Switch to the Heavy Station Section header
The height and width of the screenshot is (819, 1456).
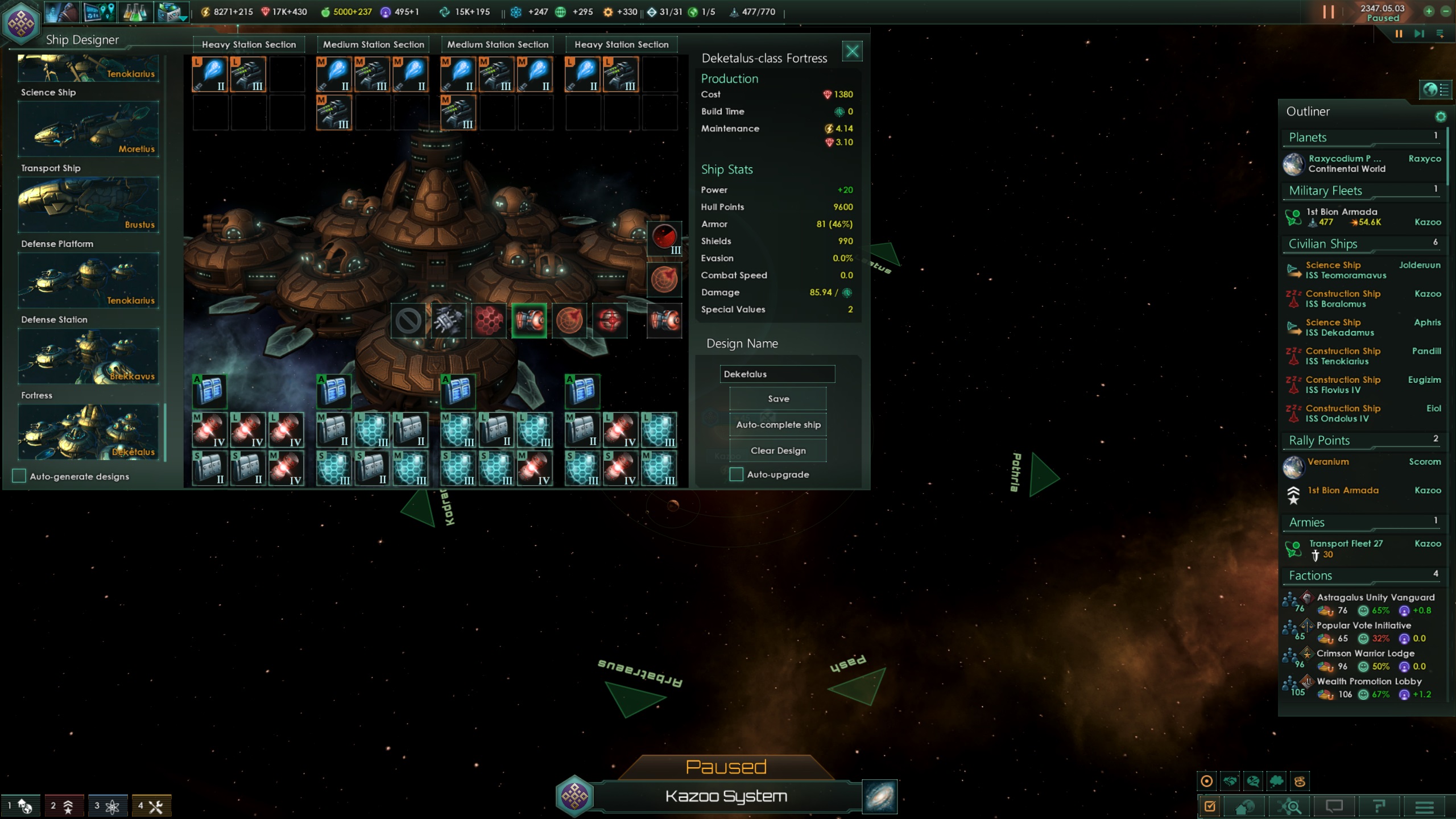249,44
